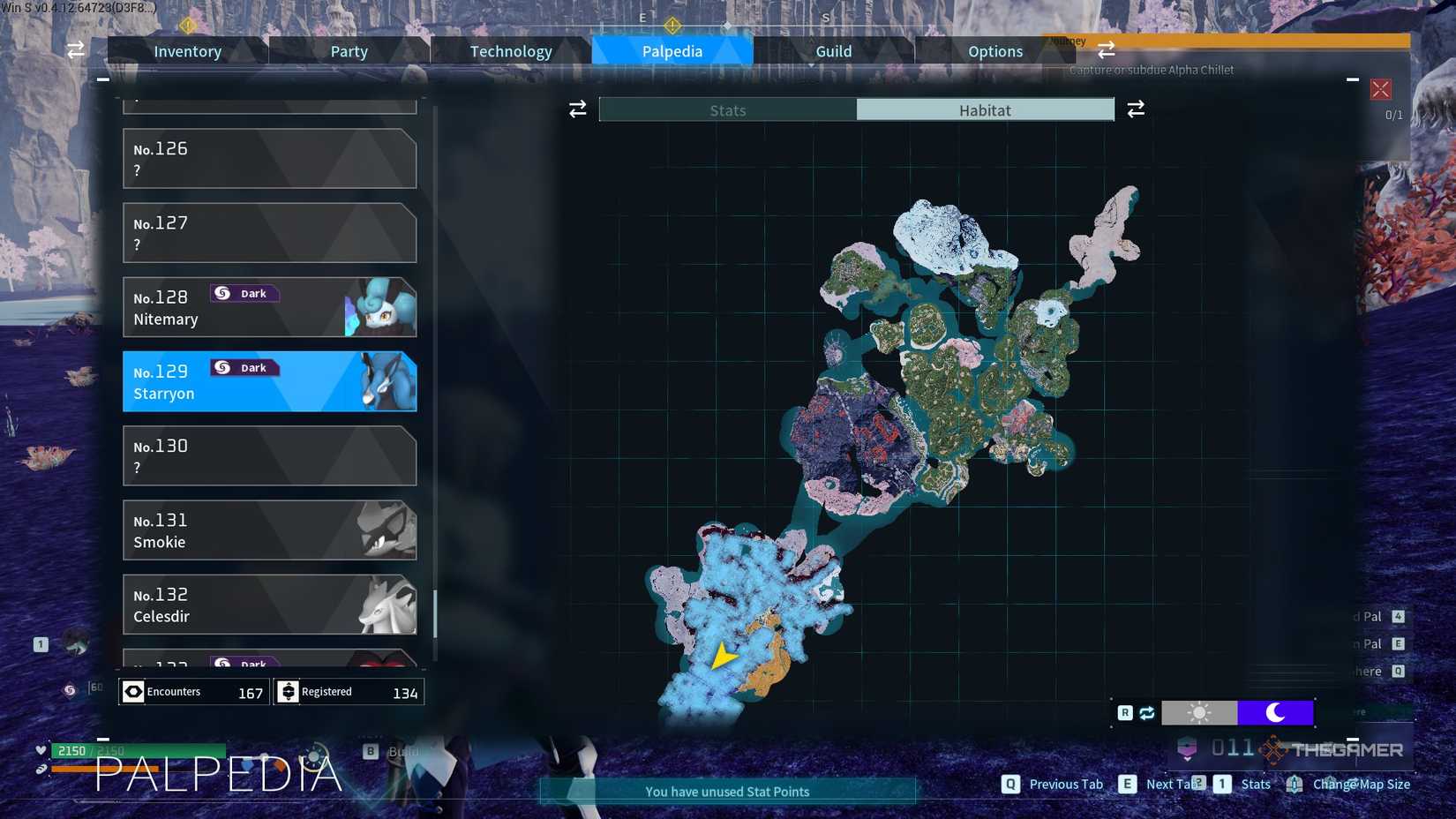
Task: Click the swap arrows icon beside Inventory
Action: 75,50
